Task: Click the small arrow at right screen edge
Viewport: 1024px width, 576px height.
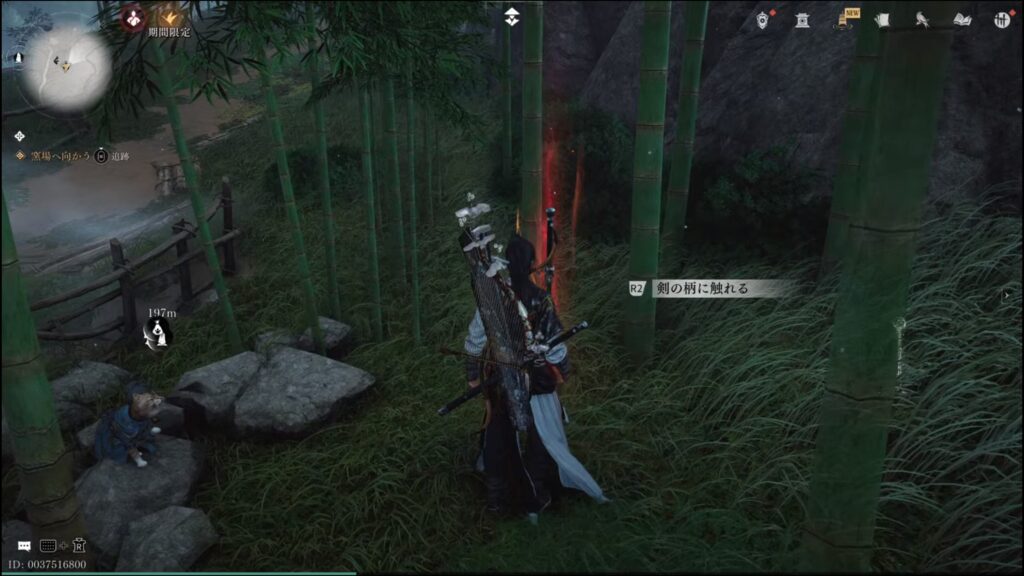Action: click(x=1005, y=296)
